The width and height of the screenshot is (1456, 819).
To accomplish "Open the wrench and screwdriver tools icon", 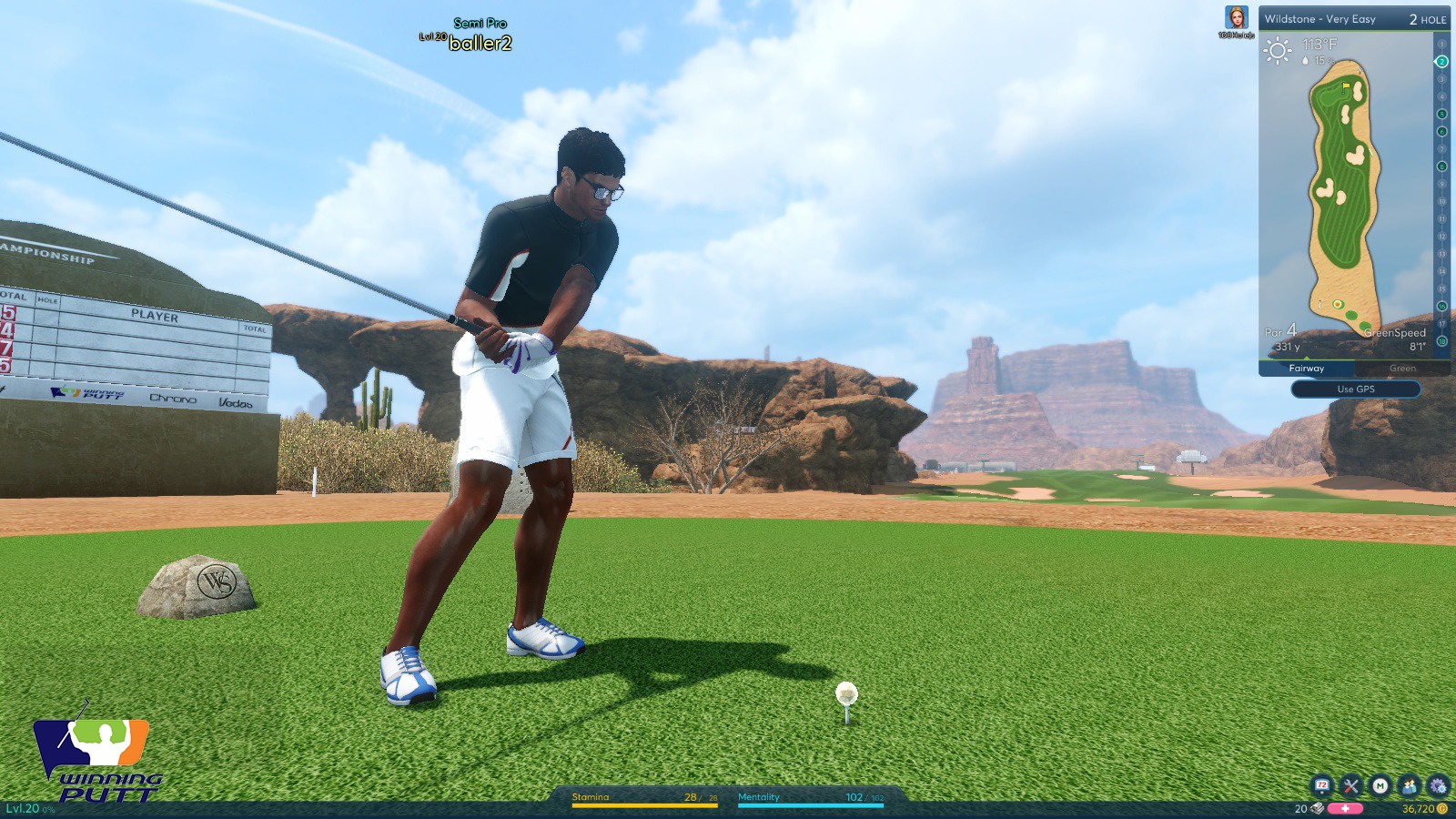I will point(1350,785).
